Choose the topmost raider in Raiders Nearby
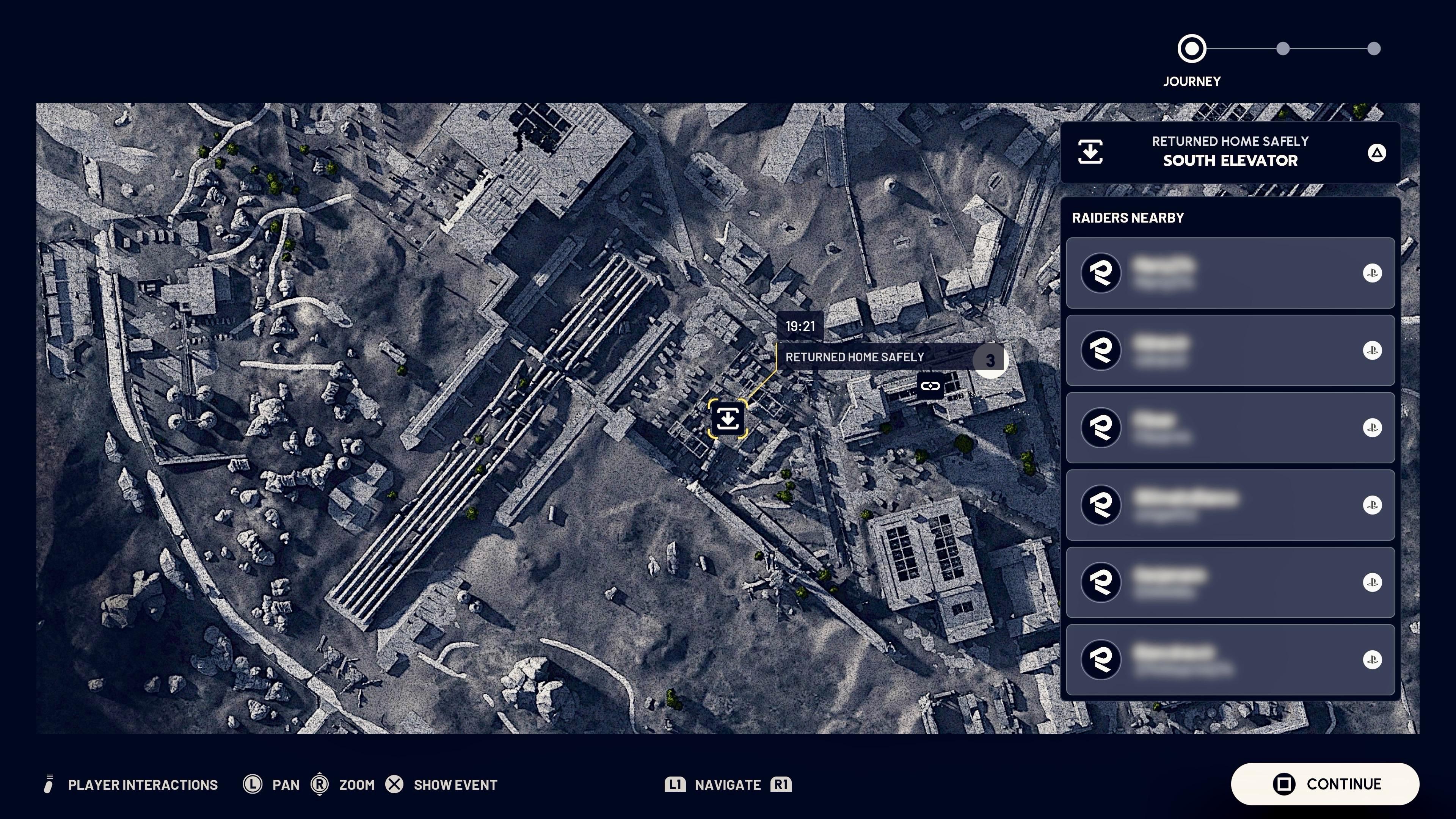The image size is (1456, 819). pos(1230,273)
